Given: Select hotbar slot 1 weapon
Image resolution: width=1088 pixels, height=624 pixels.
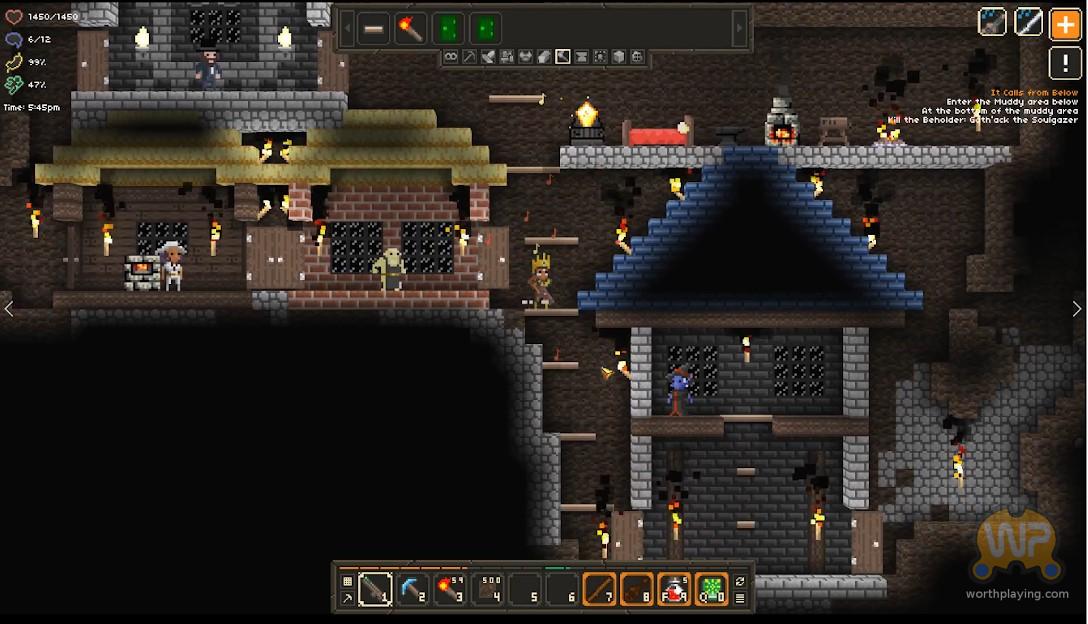Looking at the screenshot, I should 375,590.
